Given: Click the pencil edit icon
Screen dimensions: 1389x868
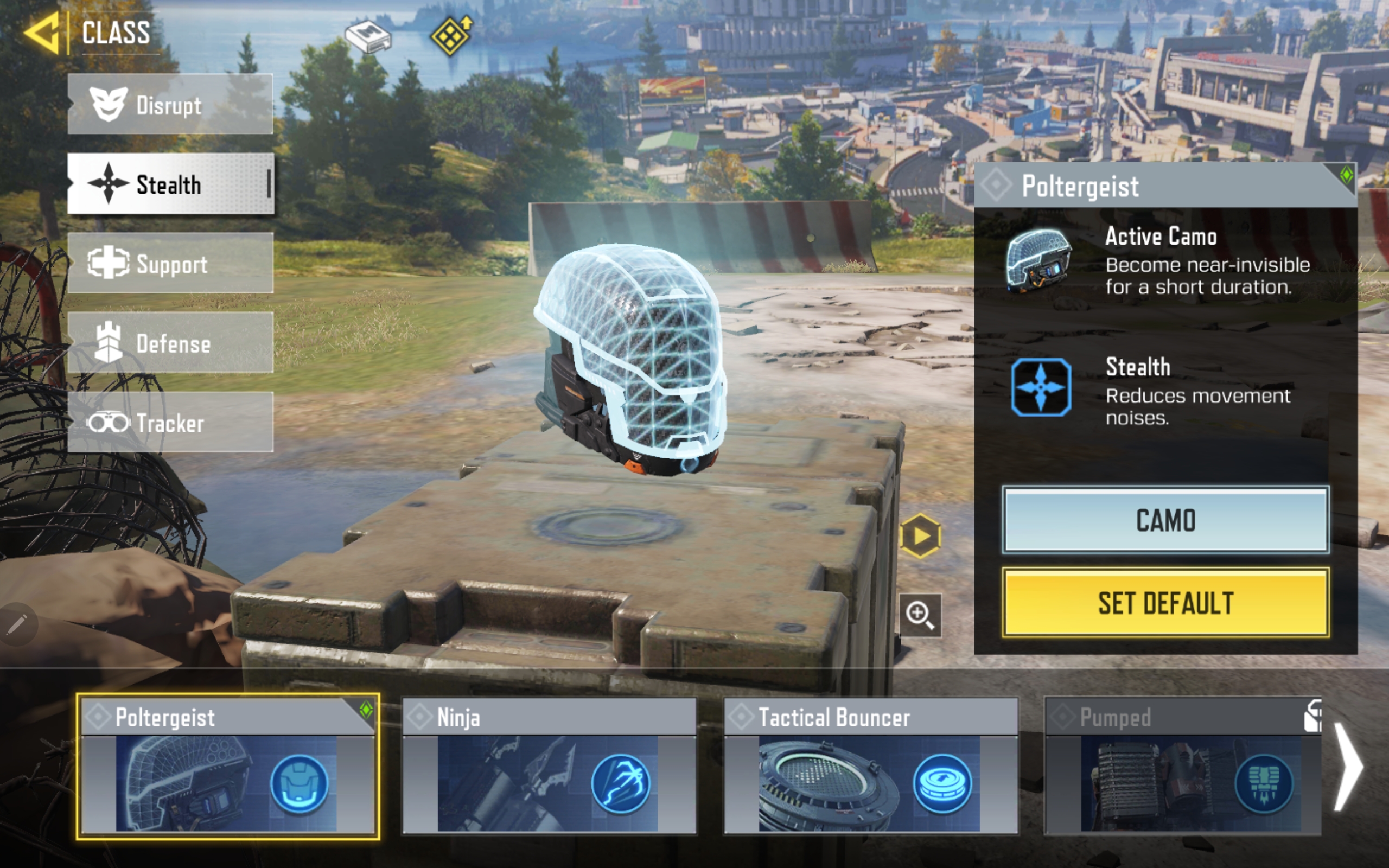Looking at the screenshot, I should (17, 624).
